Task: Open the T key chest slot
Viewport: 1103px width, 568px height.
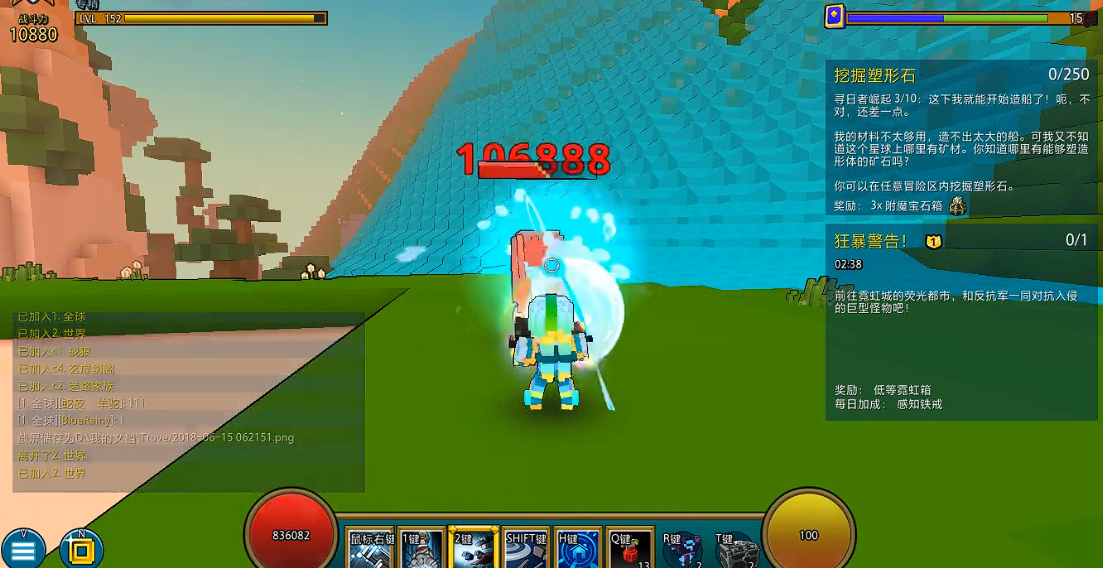Action: click(x=736, y=549)
